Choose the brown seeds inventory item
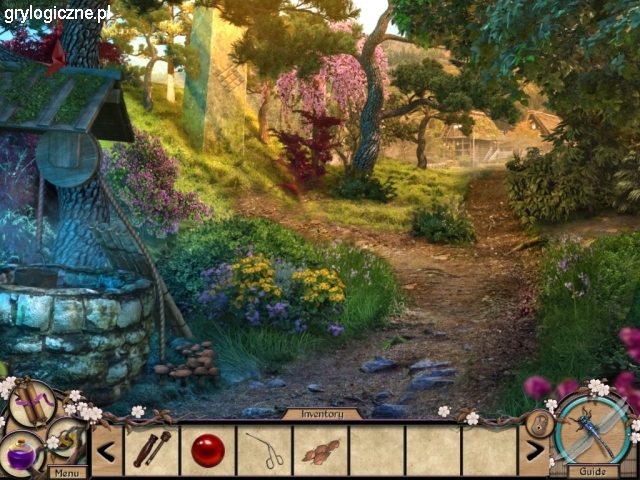The height and width of the screenshot is (480, 640). (x=321, y=451)
